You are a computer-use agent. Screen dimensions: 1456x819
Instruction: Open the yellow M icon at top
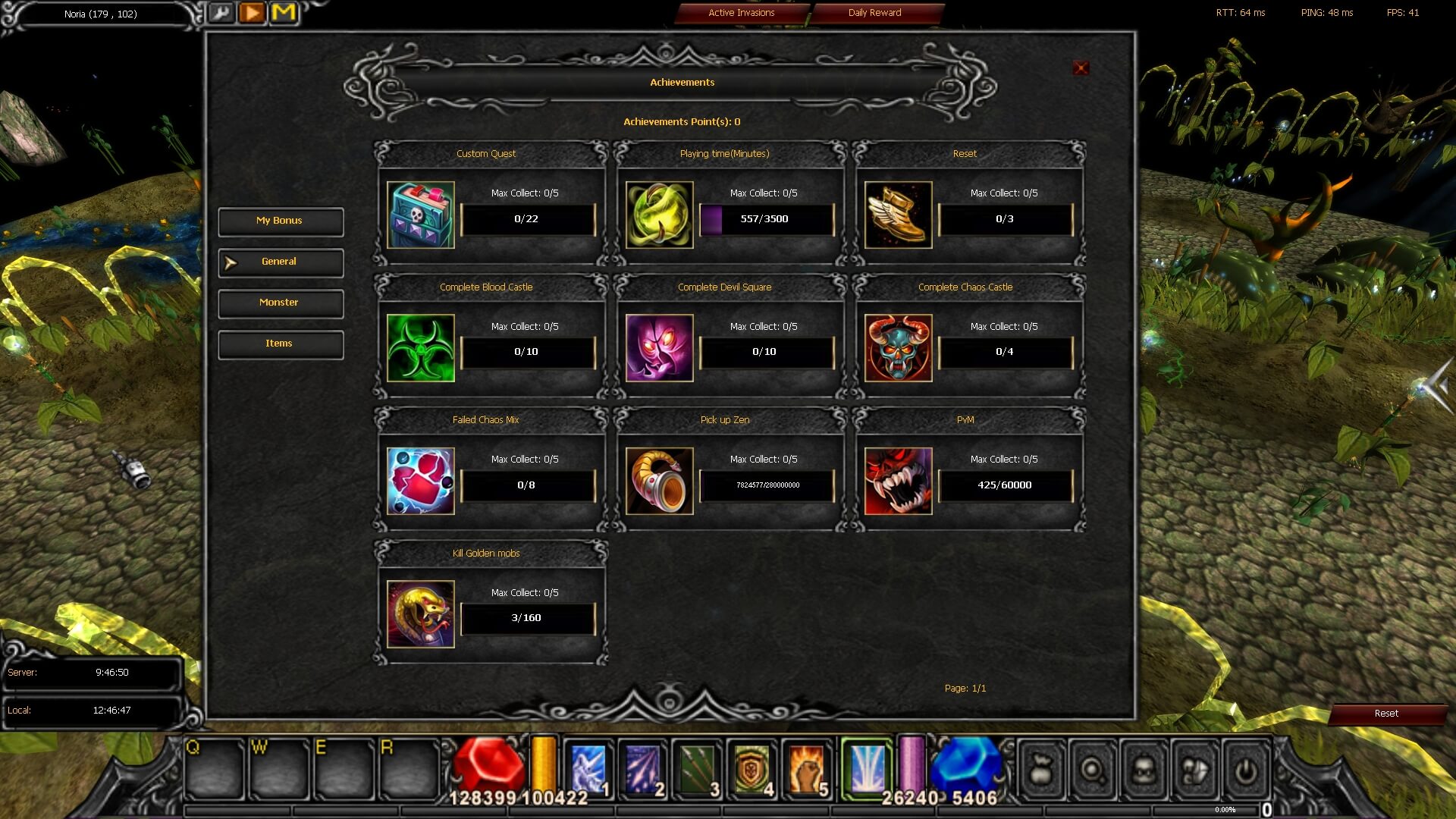point(284,12)
